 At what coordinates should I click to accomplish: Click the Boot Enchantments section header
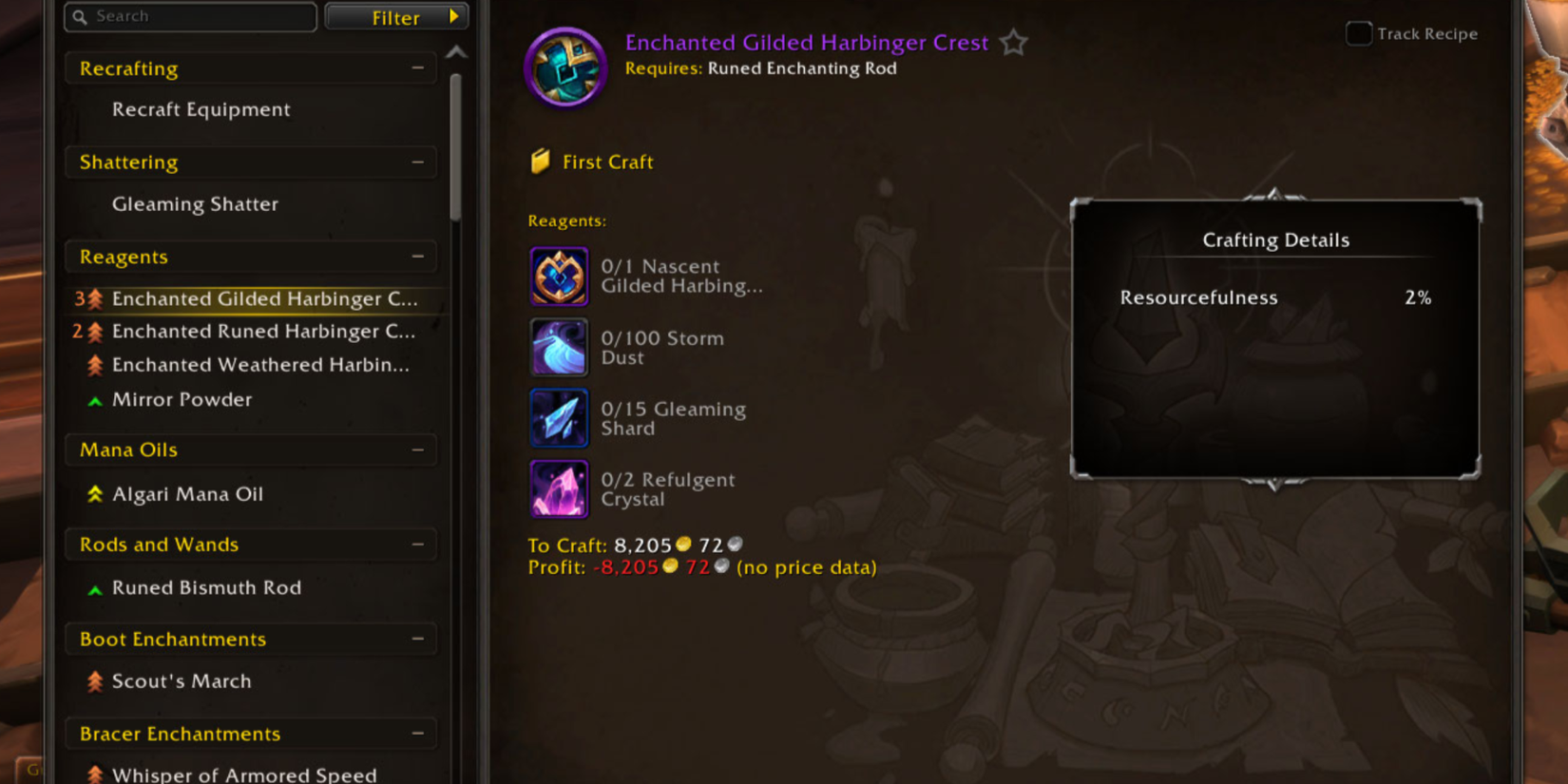171,639
